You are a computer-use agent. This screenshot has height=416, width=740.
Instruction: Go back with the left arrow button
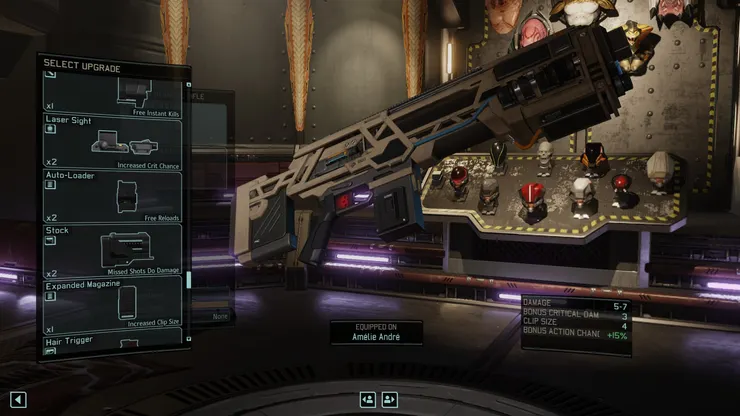(x=18, y=399)
